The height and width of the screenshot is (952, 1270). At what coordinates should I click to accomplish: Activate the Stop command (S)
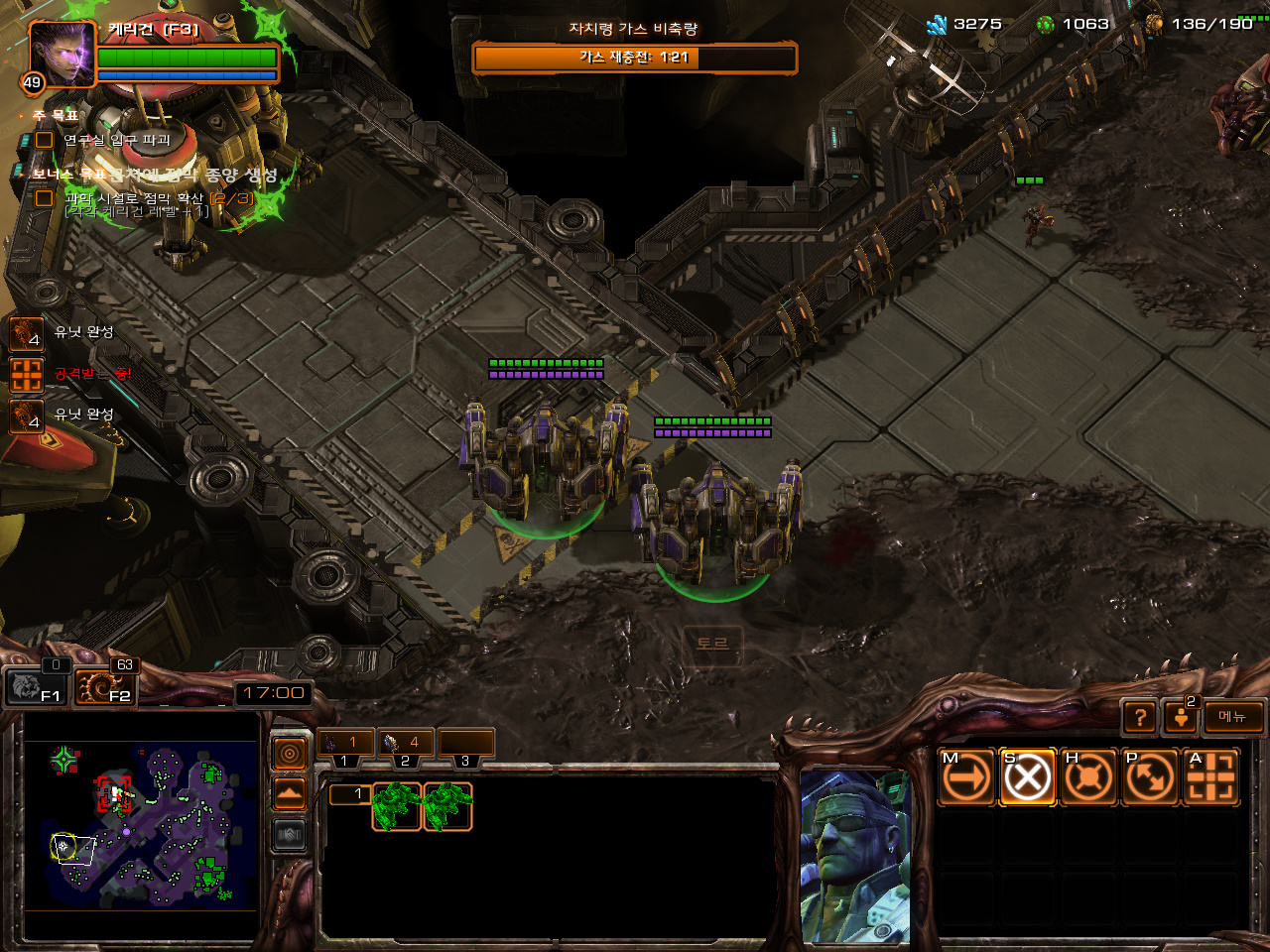(x=1027, y=776)
